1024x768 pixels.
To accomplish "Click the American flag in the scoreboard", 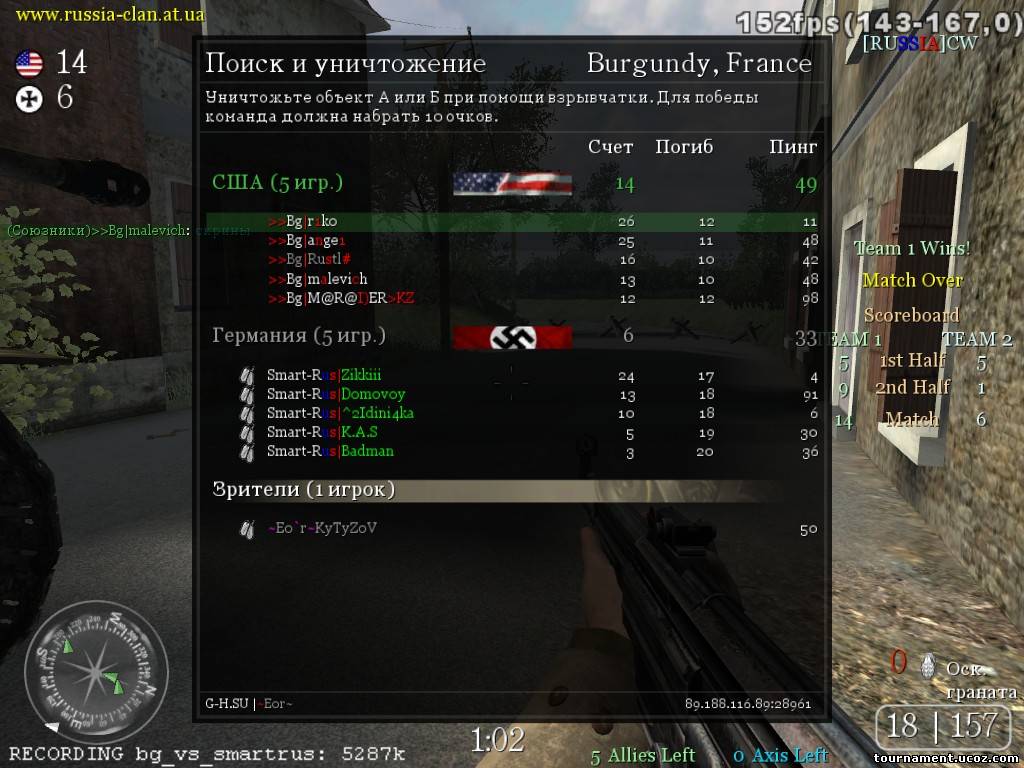I will pos(512,184).
